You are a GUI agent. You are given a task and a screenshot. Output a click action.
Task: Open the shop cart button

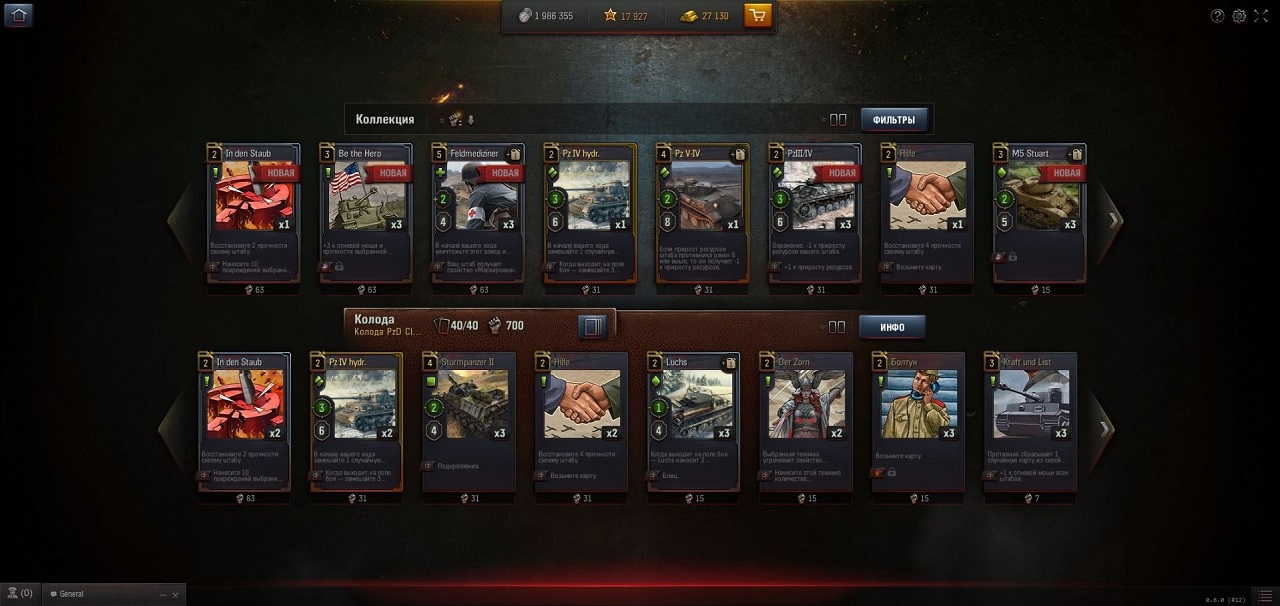[758, 16]
